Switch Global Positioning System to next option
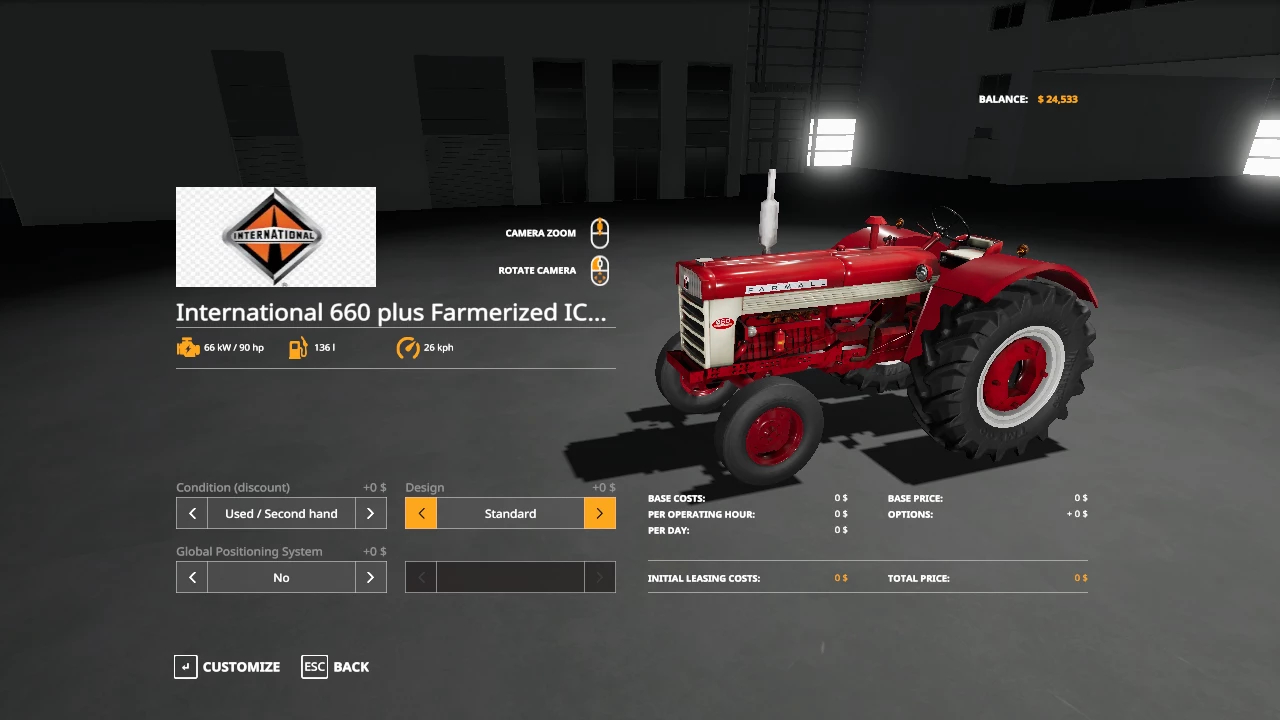This screenshot has width=1280, height=720. click(x=370, y=577)
